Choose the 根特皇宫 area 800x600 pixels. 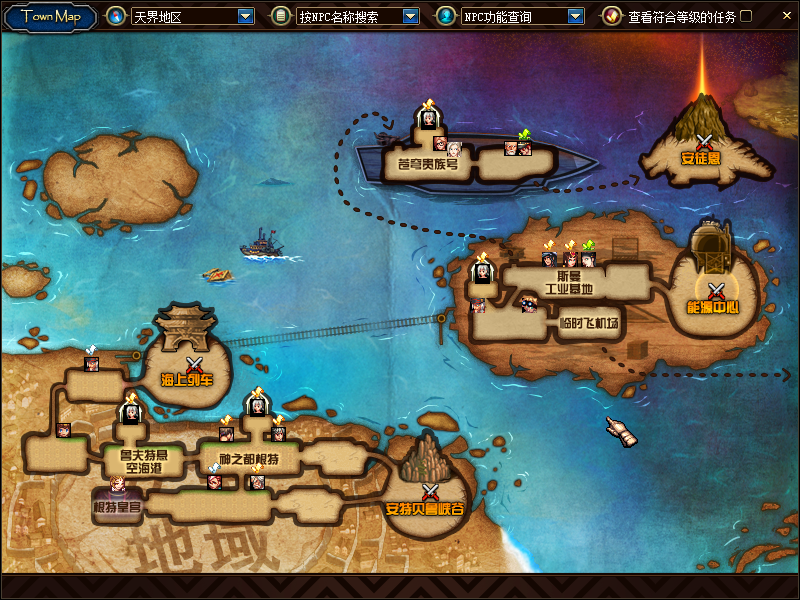tap(117, 506)
